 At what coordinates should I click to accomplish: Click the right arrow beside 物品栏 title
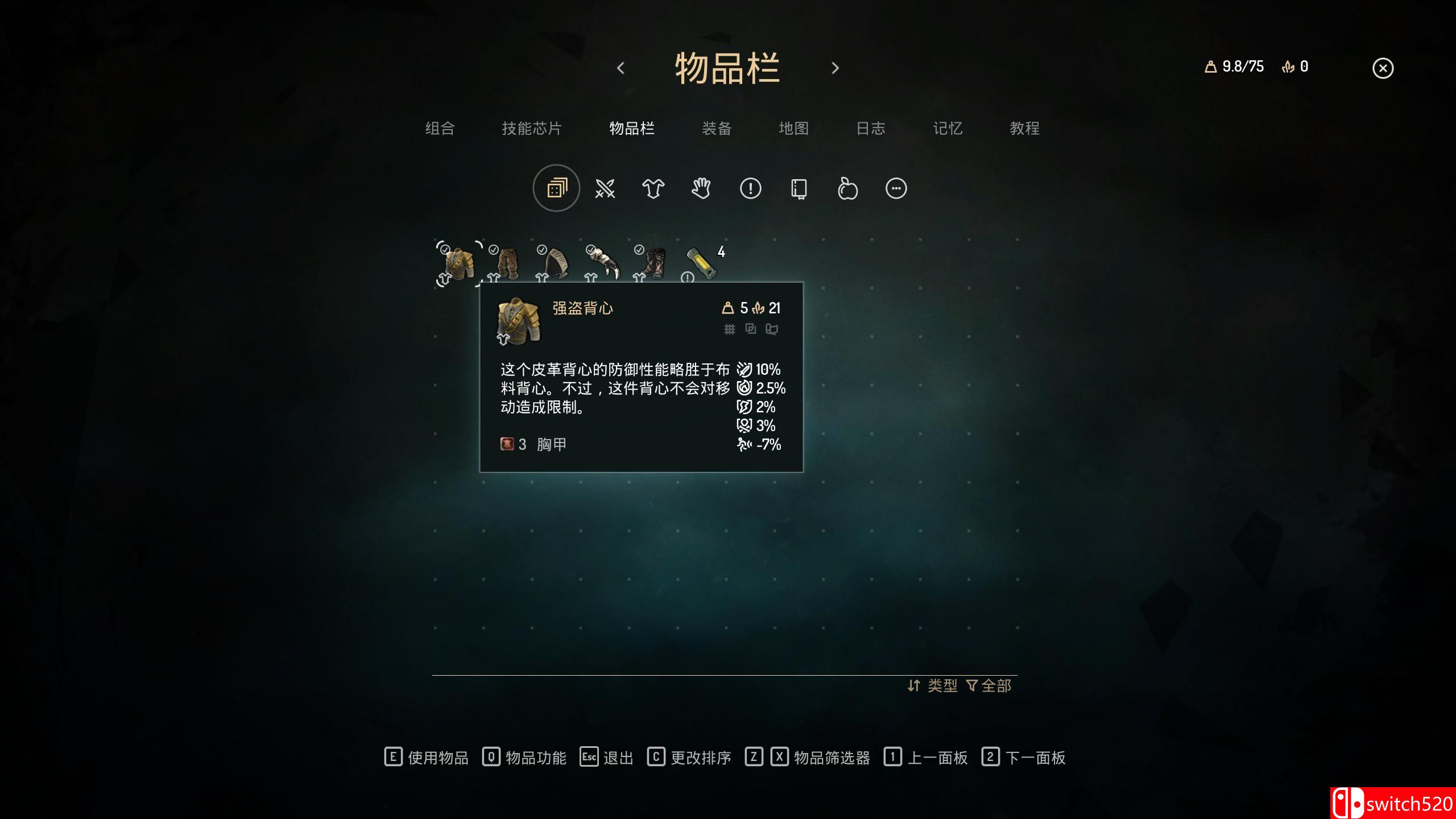[835, 67]
